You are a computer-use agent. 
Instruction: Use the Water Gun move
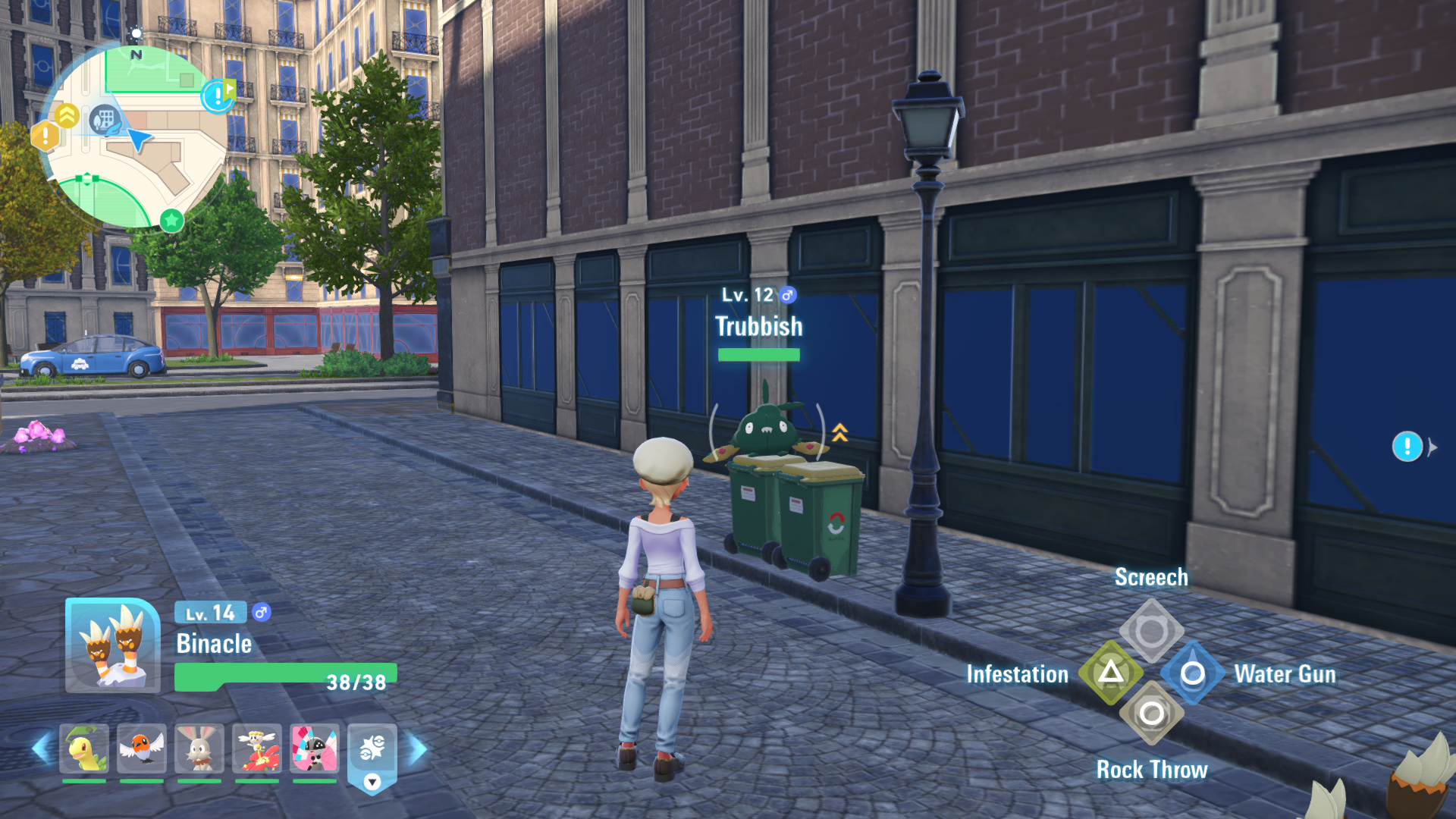(x=1192, y=673)
